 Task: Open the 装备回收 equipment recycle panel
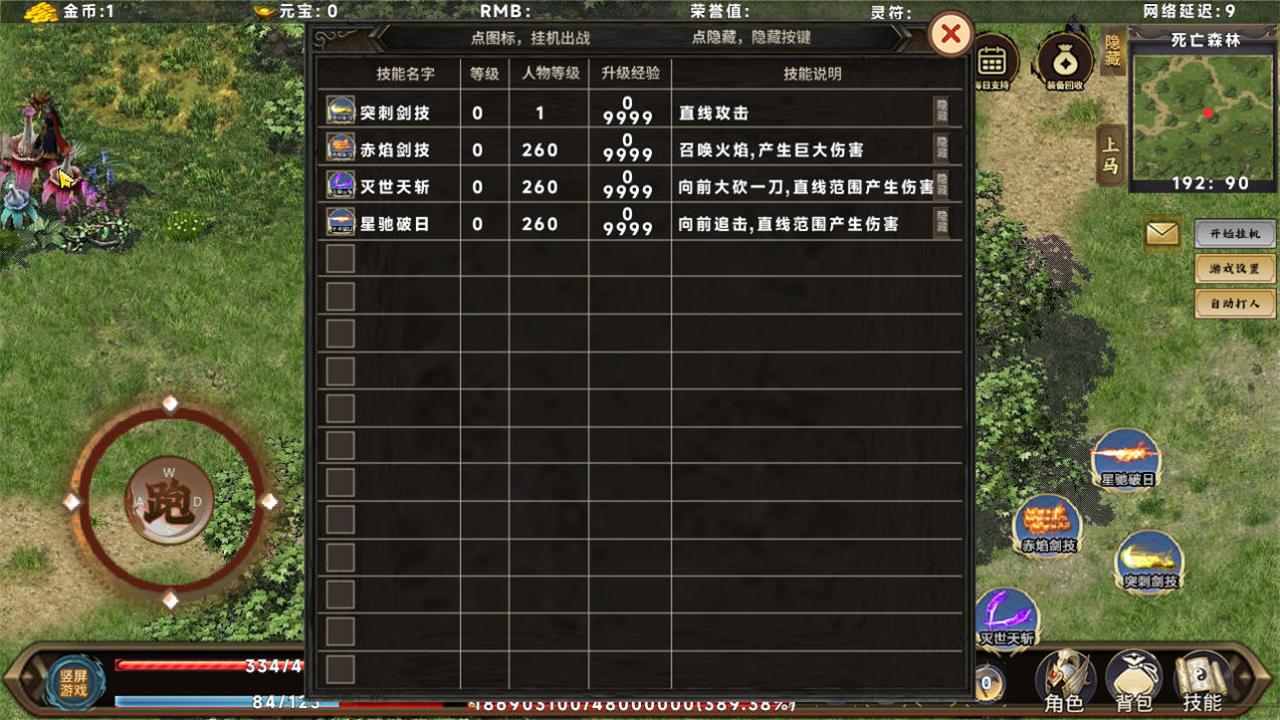(1063, 62)
